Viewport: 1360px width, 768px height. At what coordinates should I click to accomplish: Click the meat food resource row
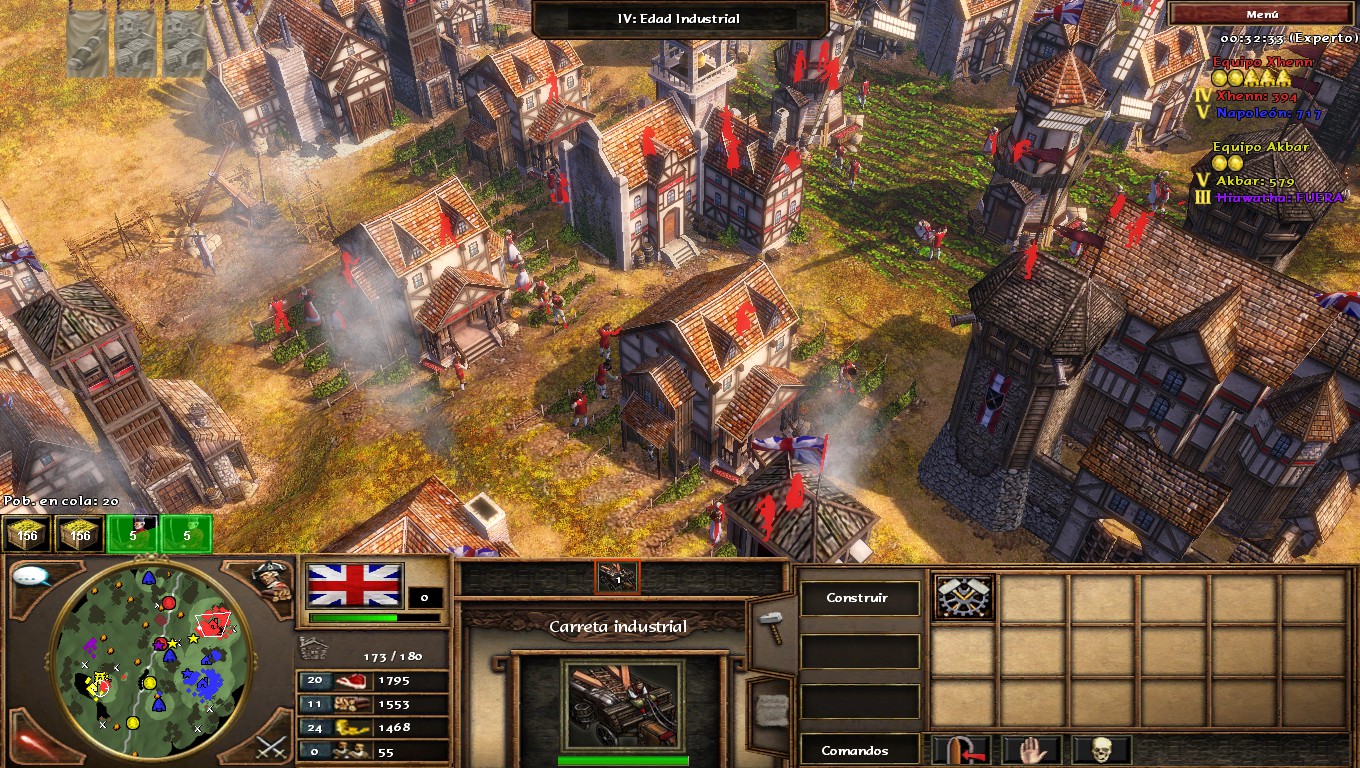374,681
